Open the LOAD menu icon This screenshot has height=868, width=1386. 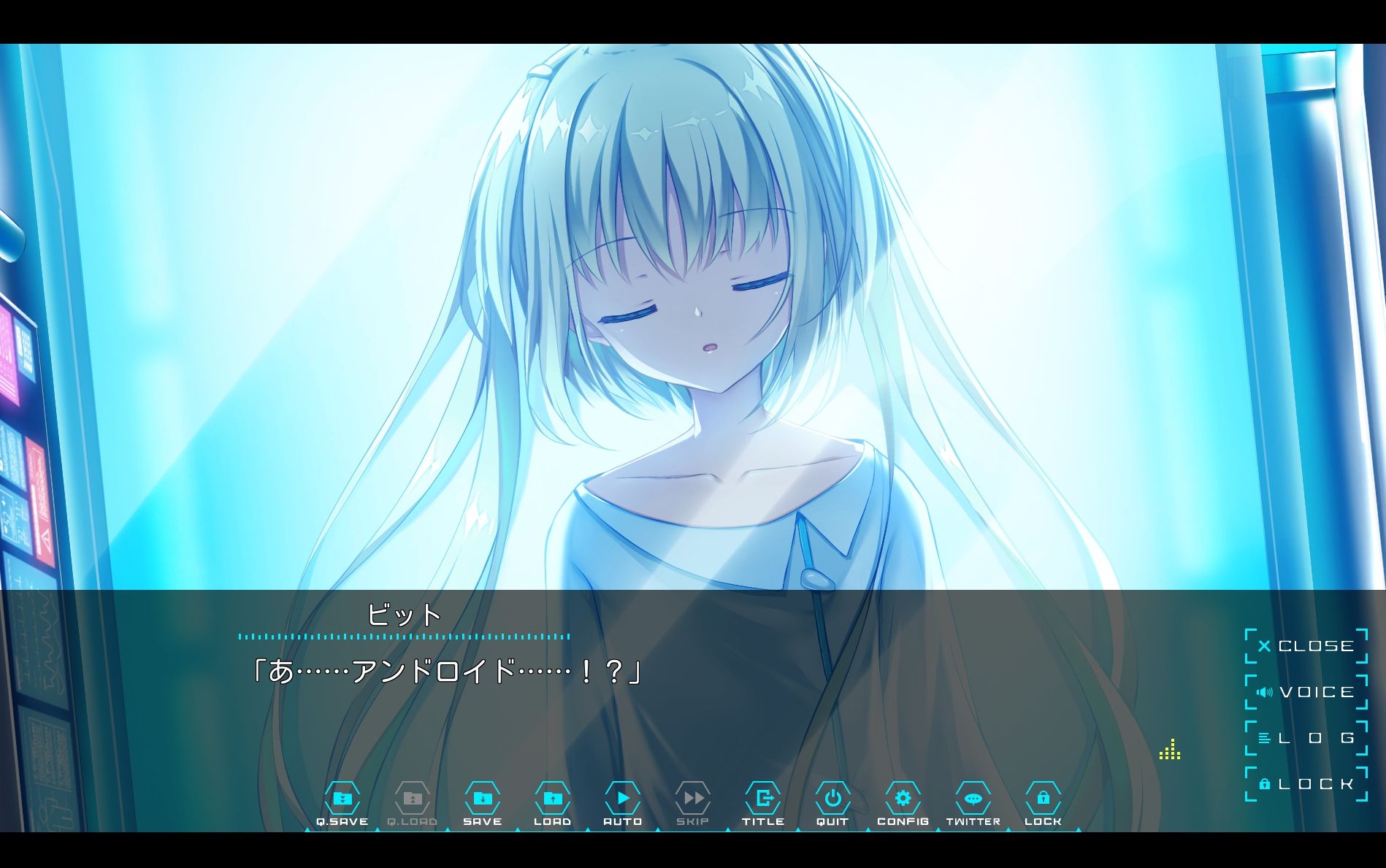[553, 801]
